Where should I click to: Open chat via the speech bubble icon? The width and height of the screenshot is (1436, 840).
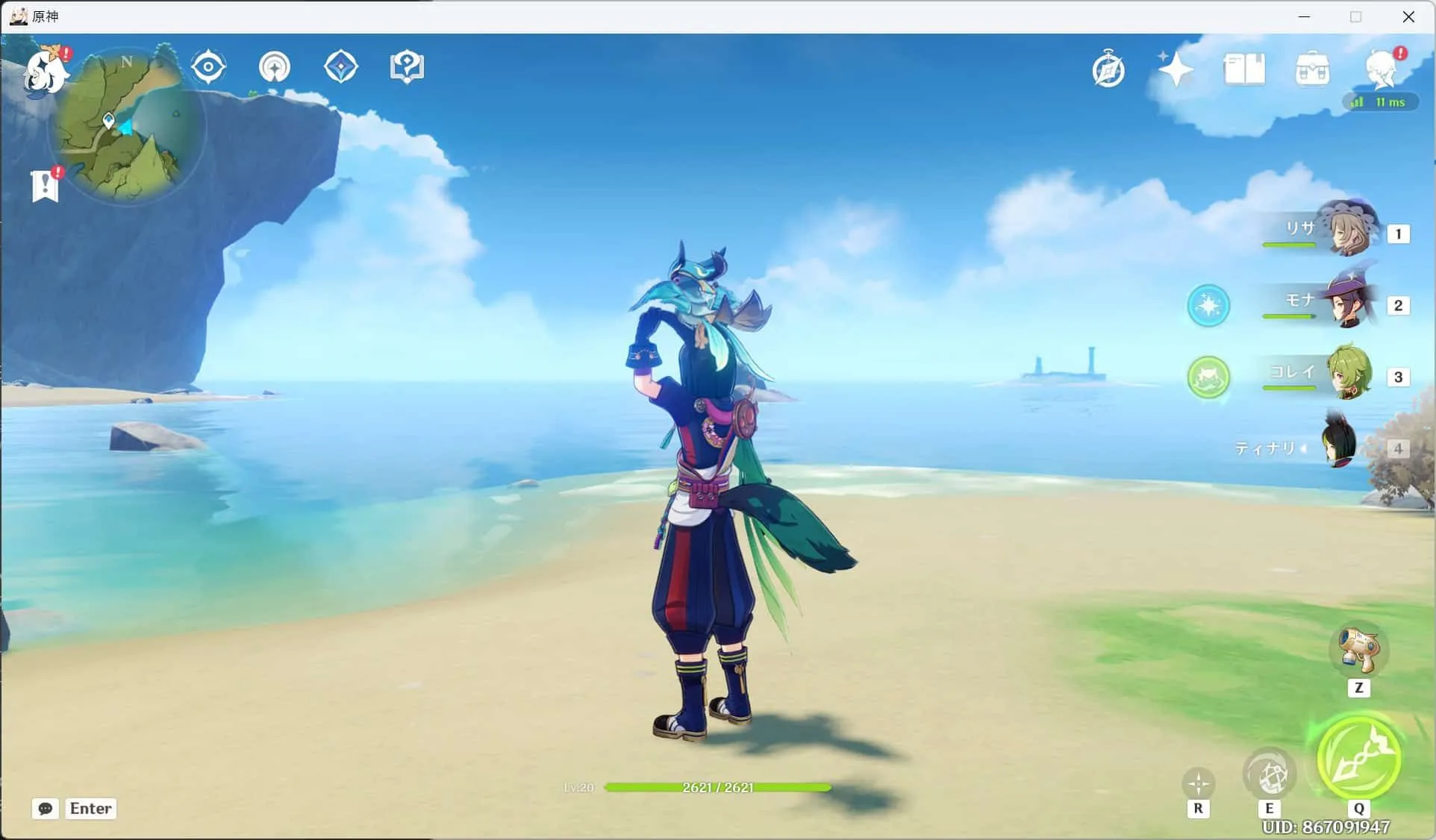45,809
